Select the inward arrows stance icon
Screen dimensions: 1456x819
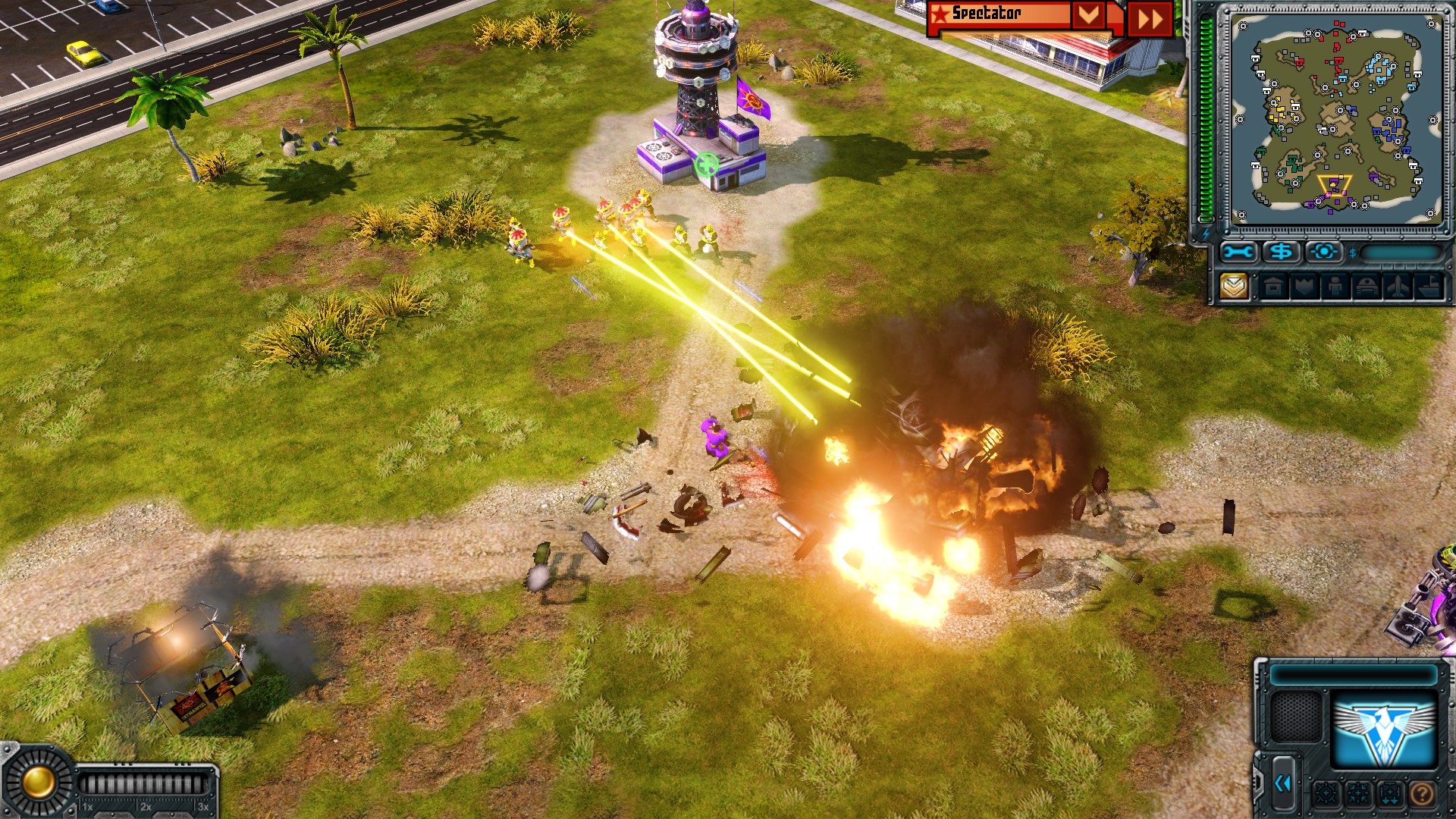coord(1358,794)
